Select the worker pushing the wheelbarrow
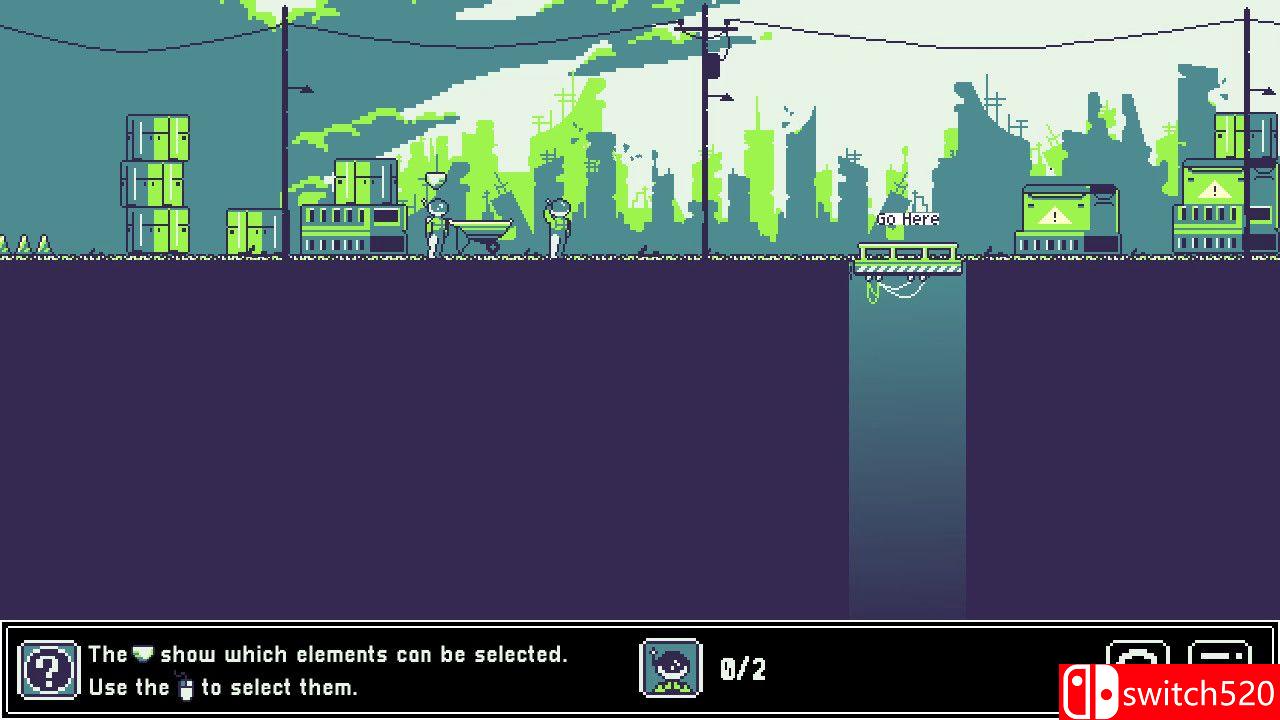This screenshot has height=720, width=1280. coord(435,222)
